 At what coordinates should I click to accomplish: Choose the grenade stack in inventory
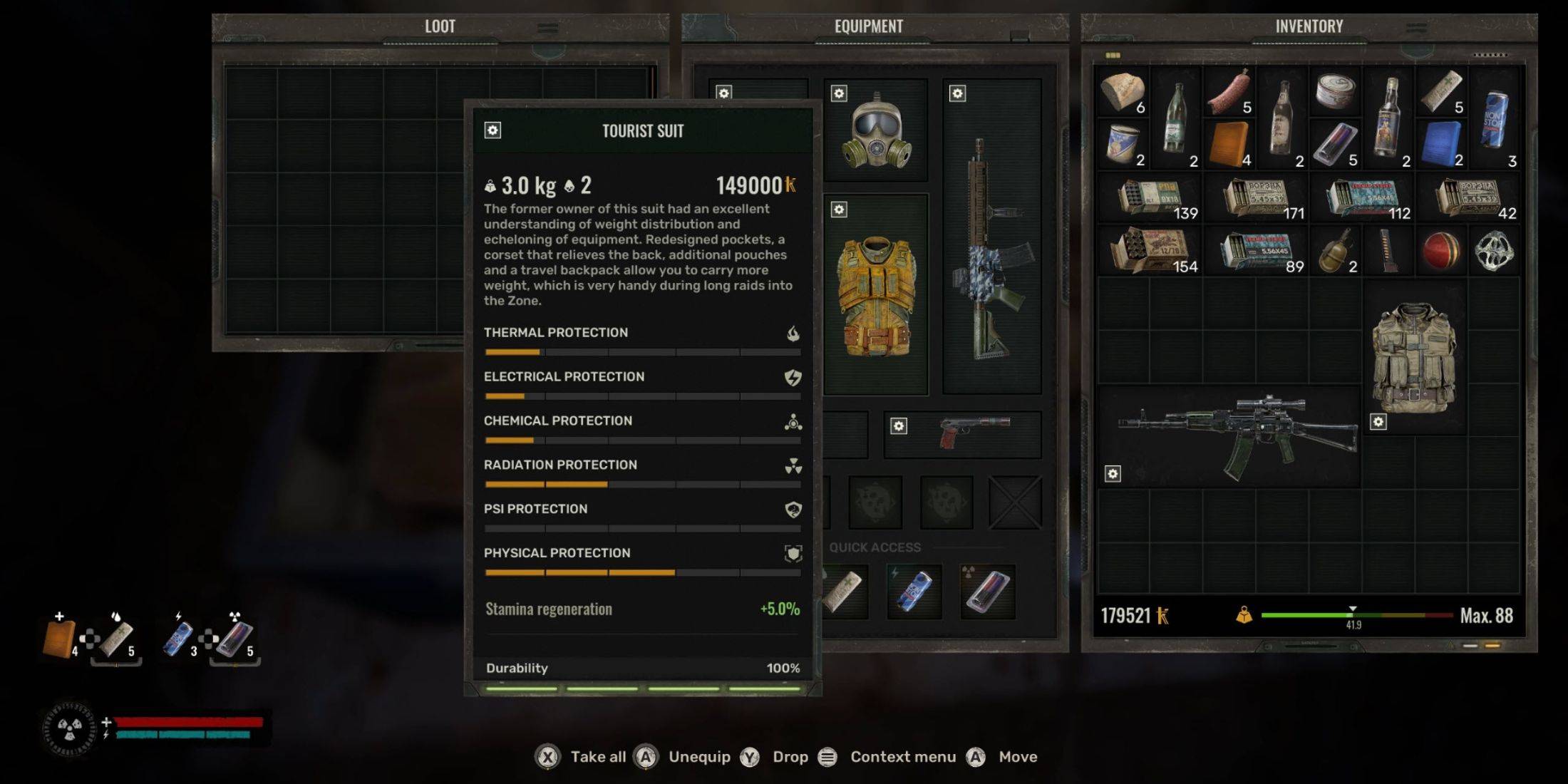1335,251
